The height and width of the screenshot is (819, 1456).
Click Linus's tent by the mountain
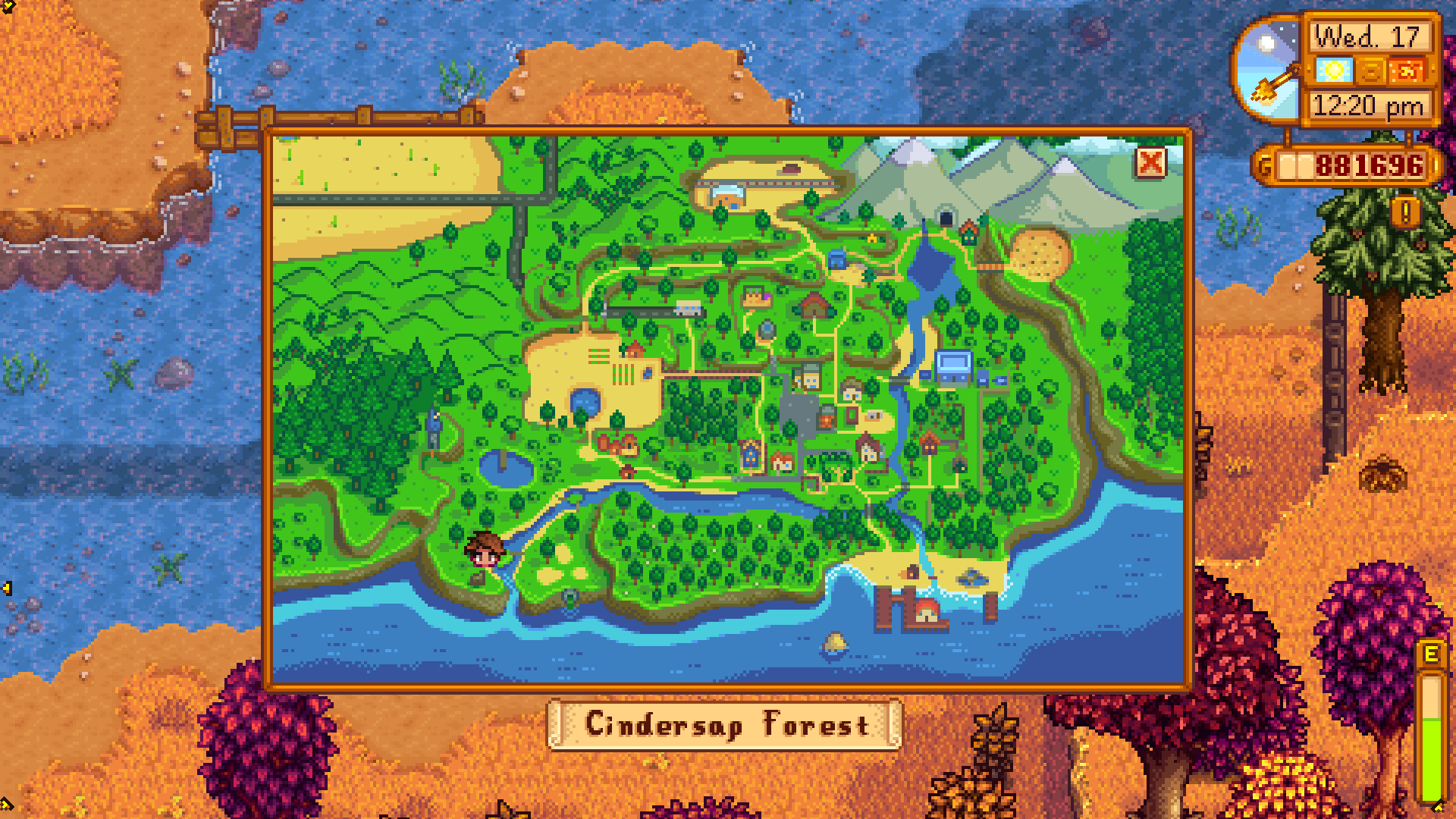tap(873, 238)
